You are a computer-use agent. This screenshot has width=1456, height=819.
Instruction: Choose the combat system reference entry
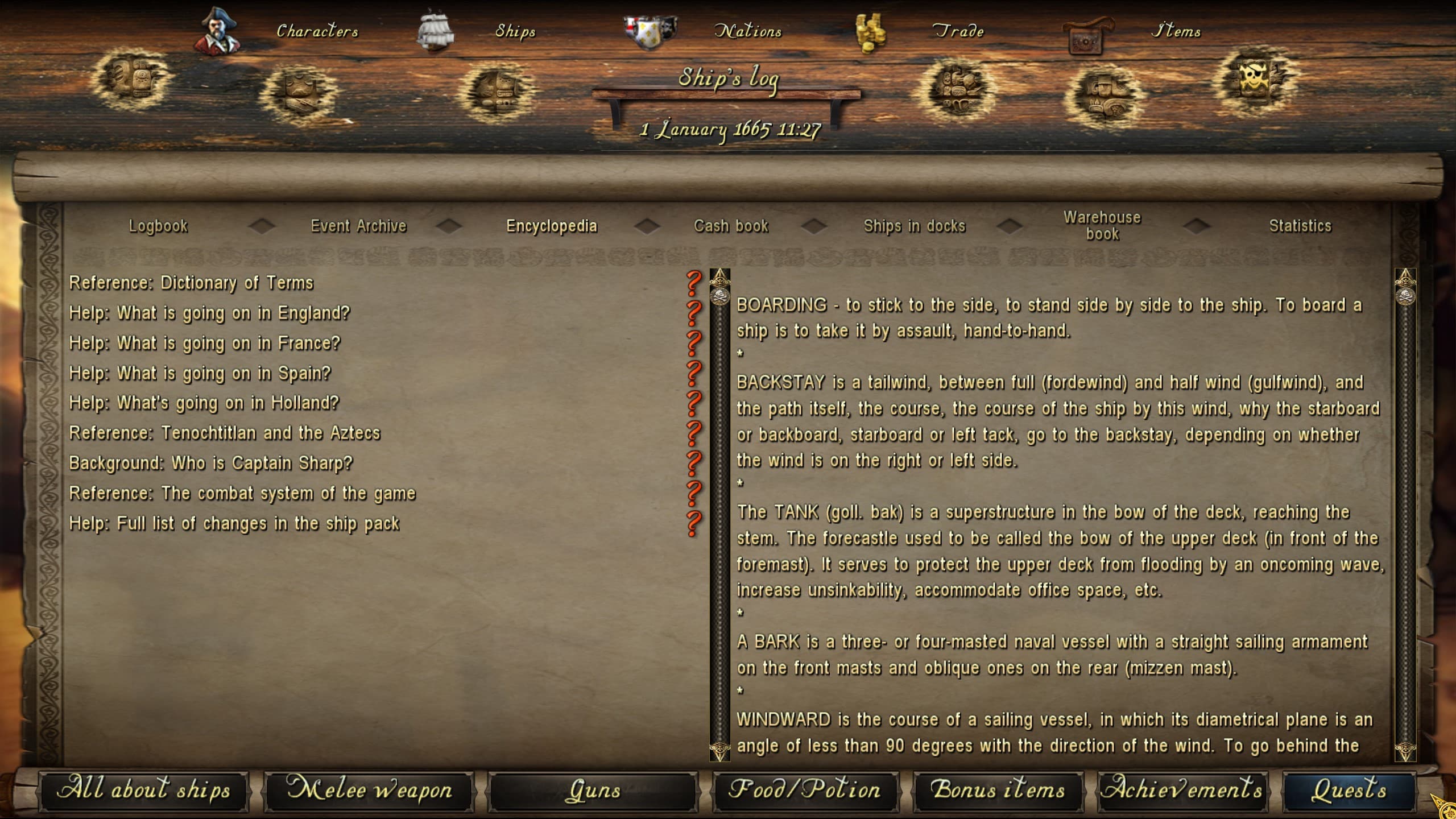[242, 494]
